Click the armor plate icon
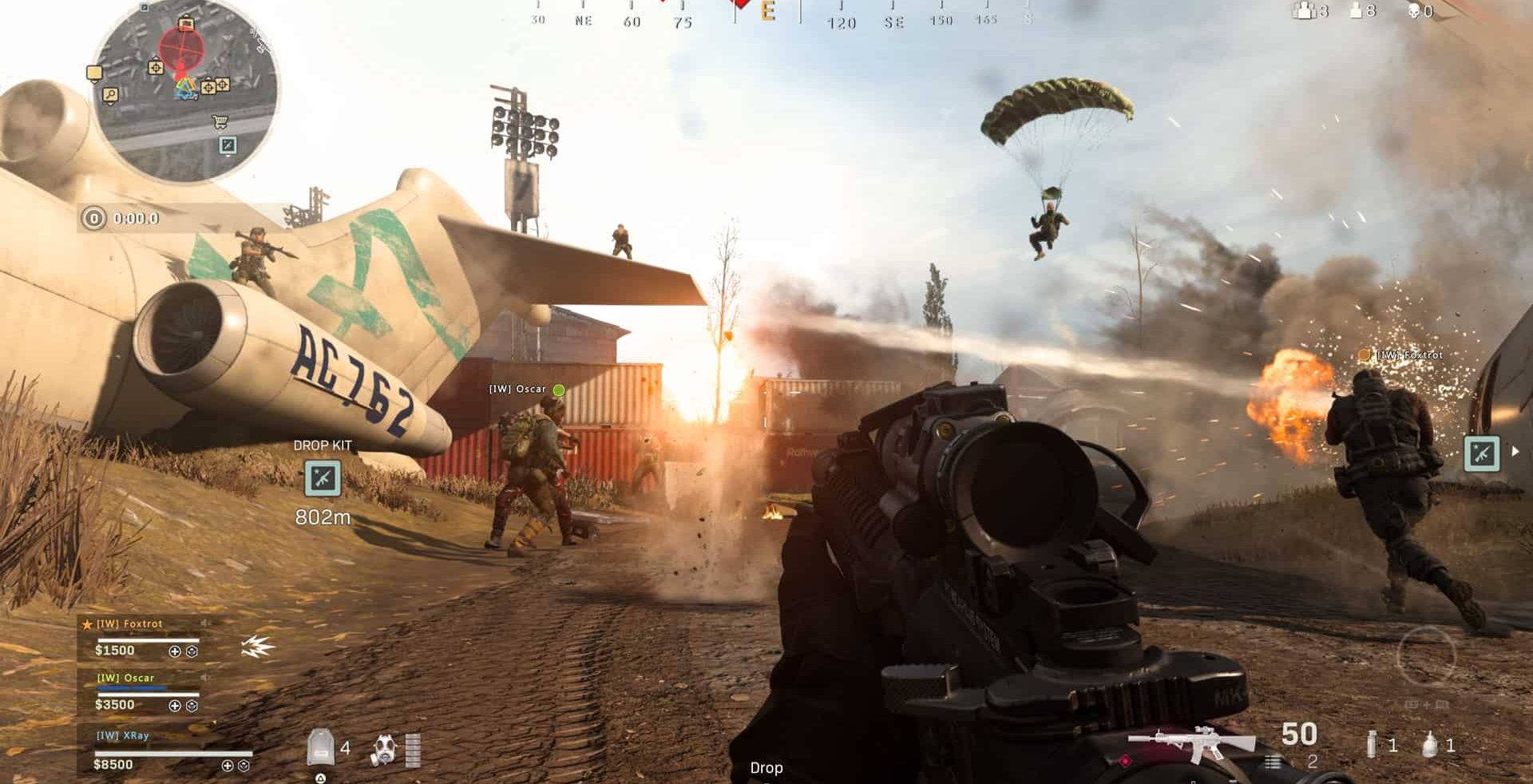1533x784 pixels. (320, 747)
